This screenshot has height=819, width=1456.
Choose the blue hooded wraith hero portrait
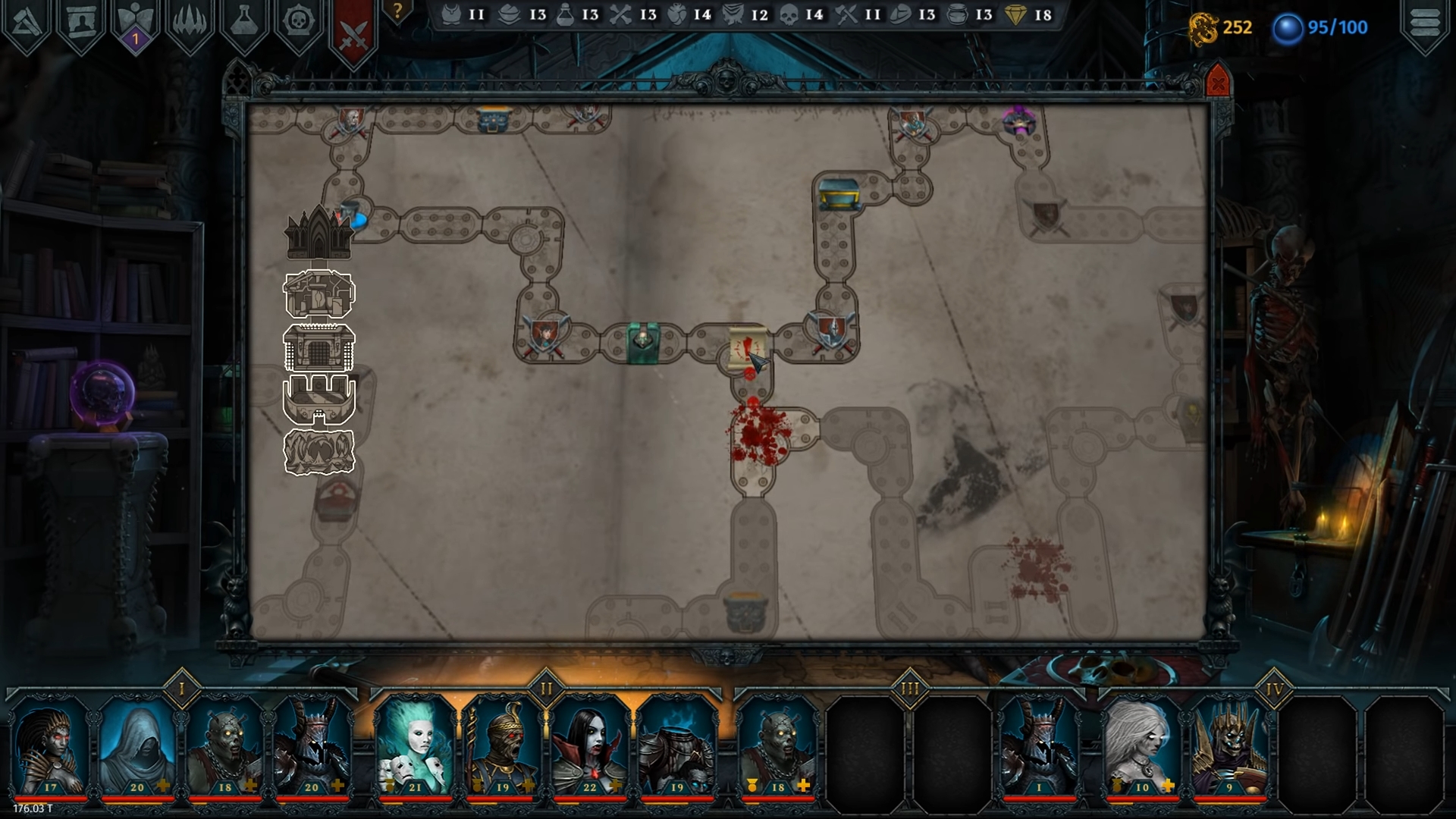137,745
